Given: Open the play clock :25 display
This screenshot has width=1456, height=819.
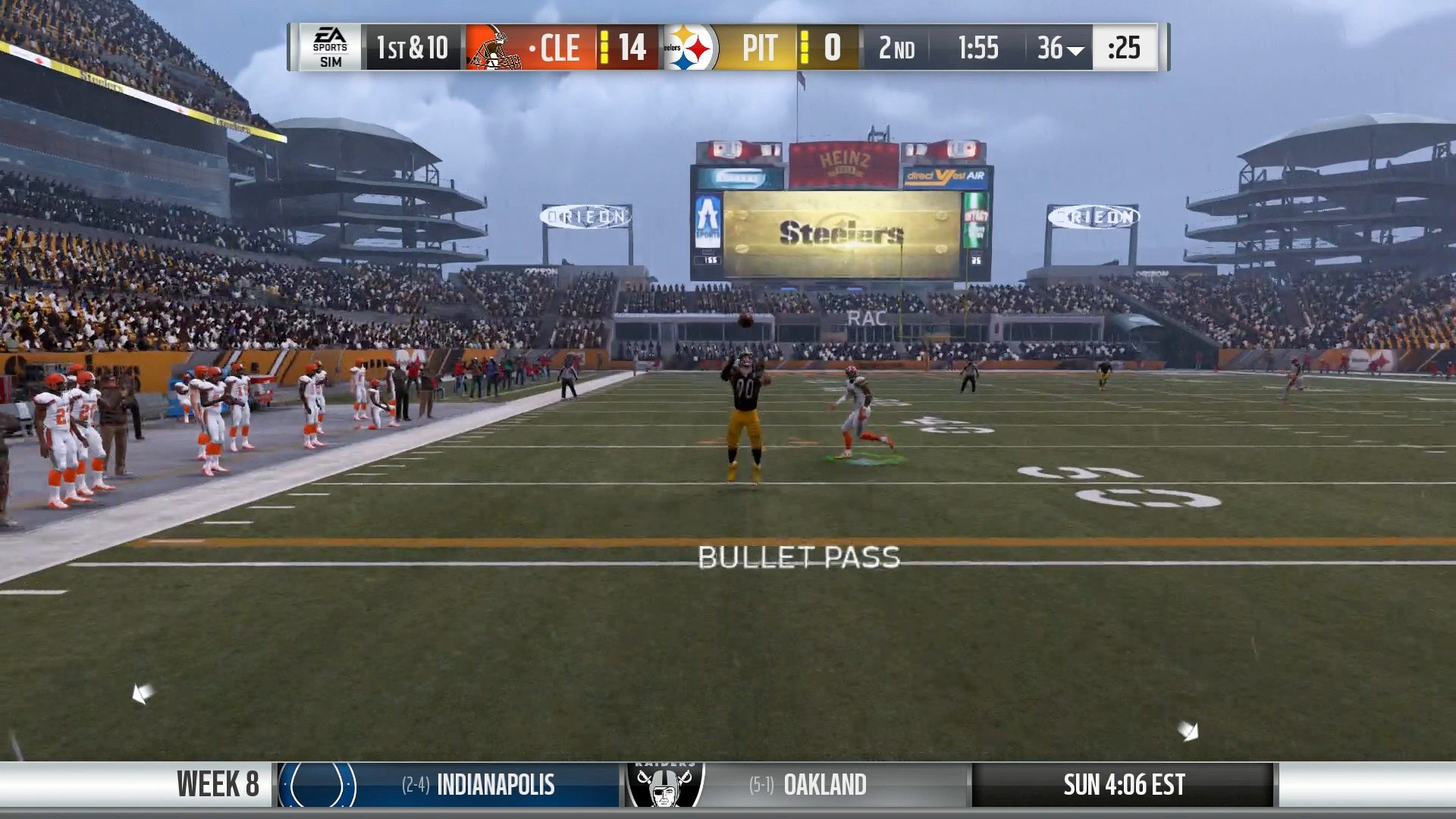Looking at the screenshot, I should coord(1125,47).
